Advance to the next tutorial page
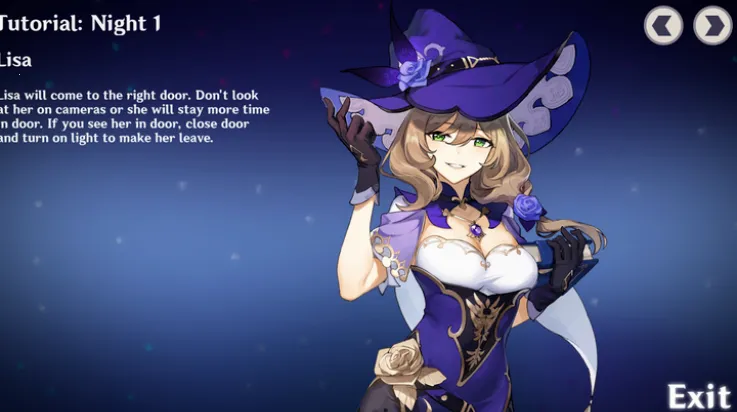 [712, 25]
